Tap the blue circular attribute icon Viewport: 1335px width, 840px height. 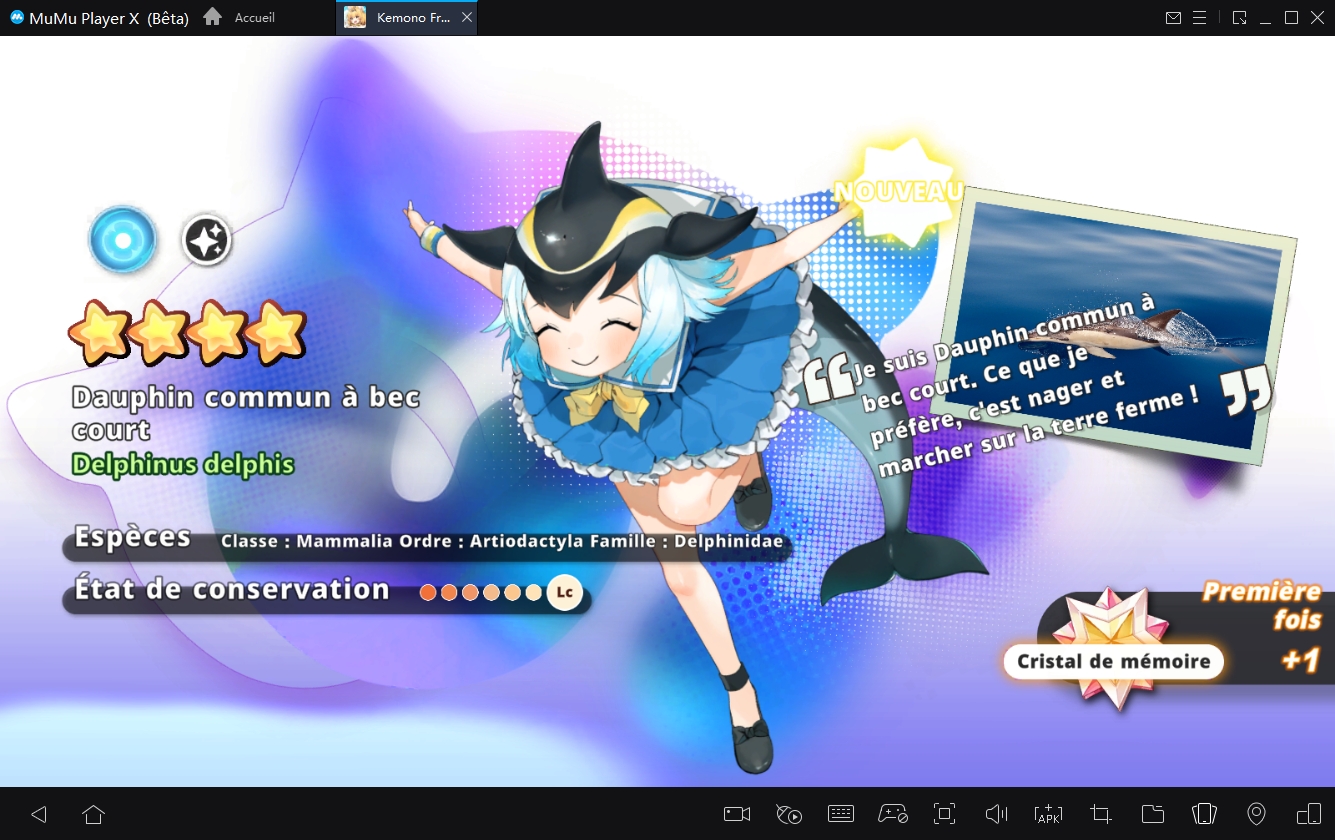(123, 240)
